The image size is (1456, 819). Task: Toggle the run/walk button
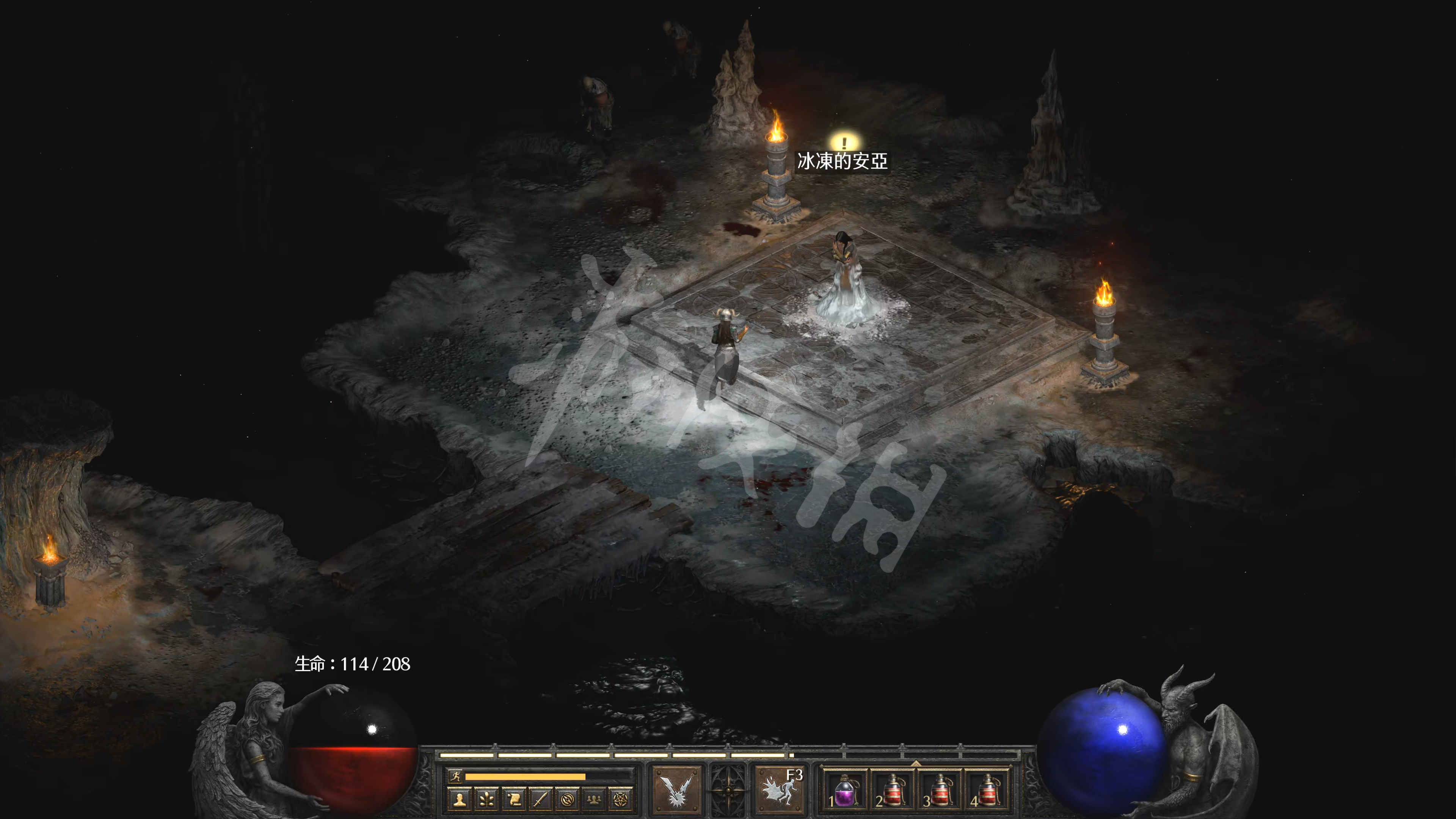(x=455, y=776)
